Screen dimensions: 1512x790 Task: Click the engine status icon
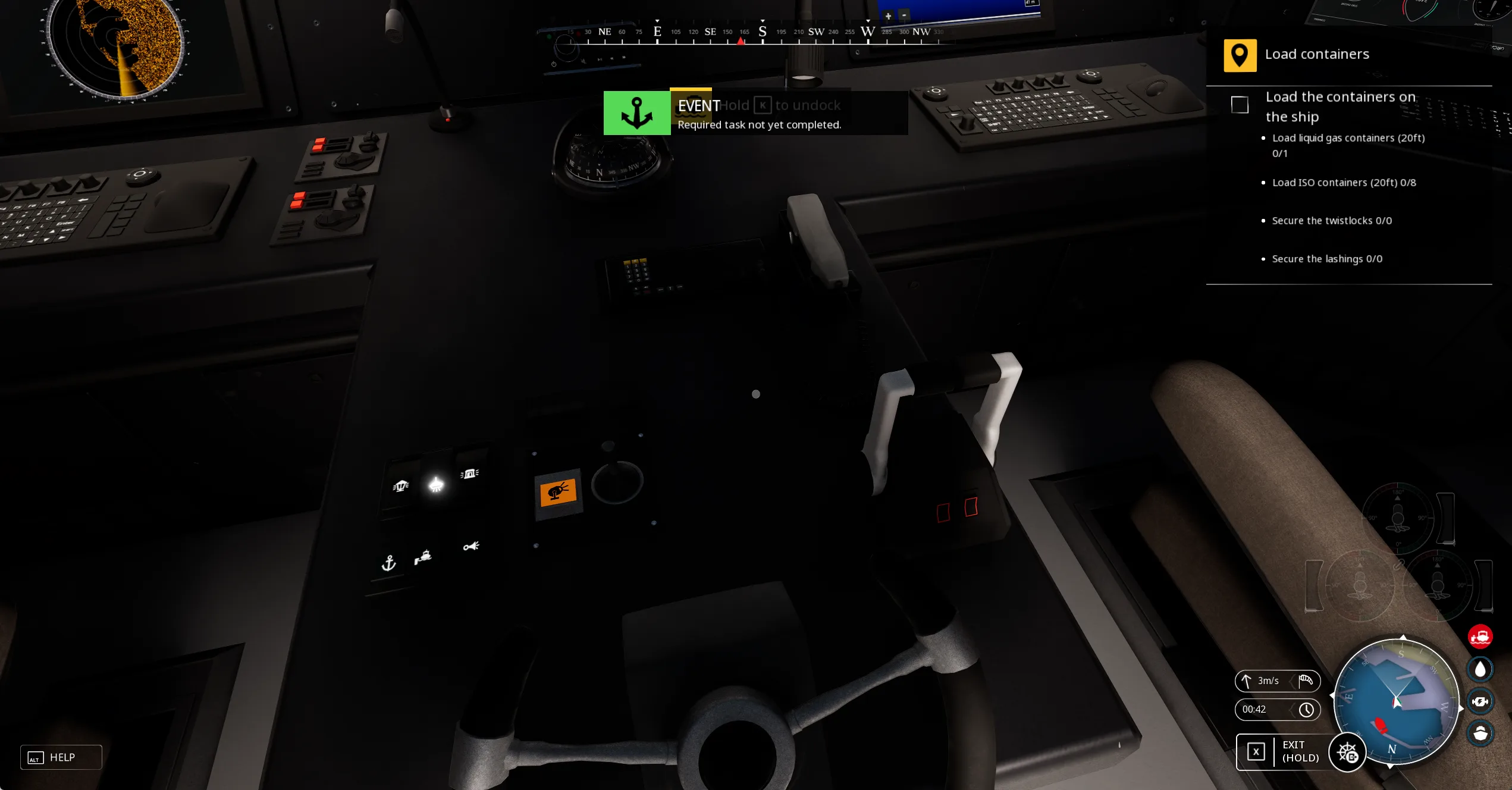click(1480, 701)
